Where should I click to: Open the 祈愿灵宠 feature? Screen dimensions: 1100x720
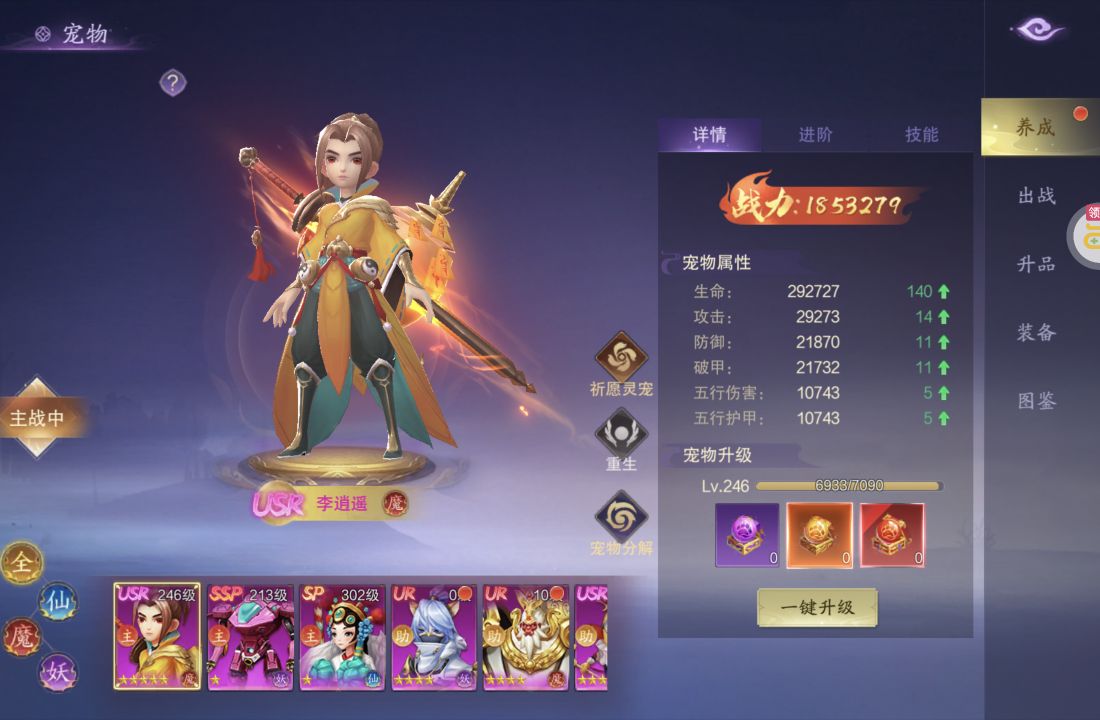621,358
